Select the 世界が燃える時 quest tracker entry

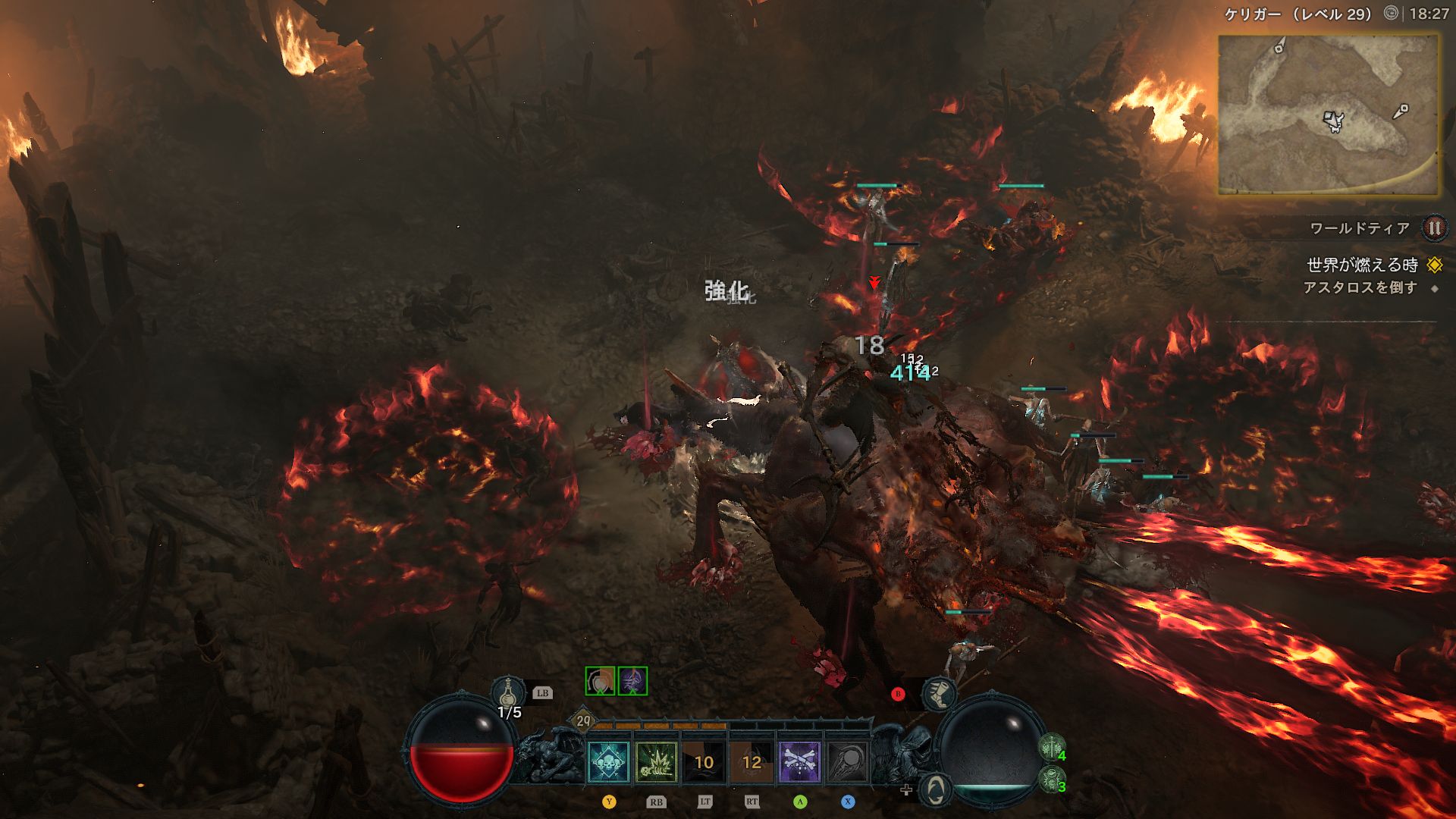1362,265
